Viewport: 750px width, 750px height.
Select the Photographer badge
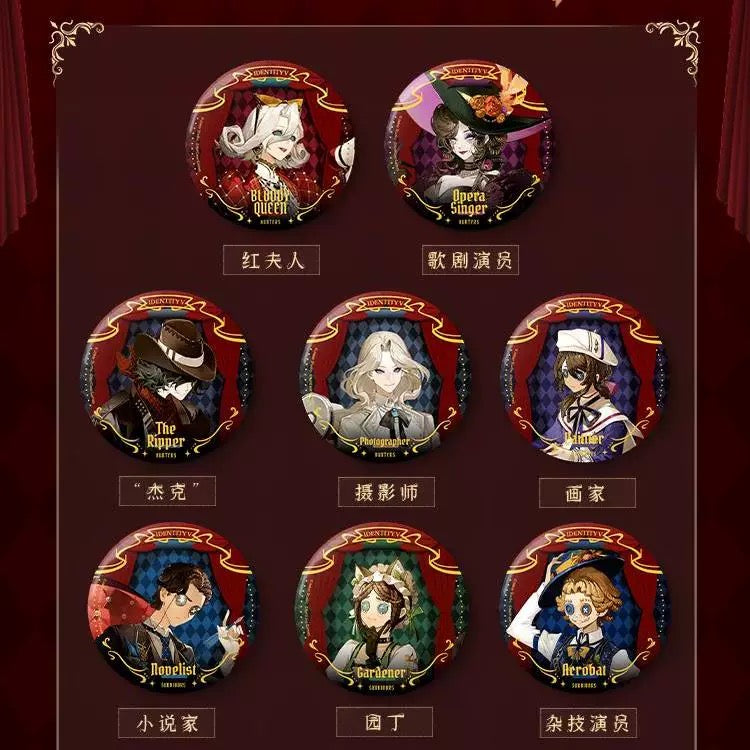coord(384,377)
